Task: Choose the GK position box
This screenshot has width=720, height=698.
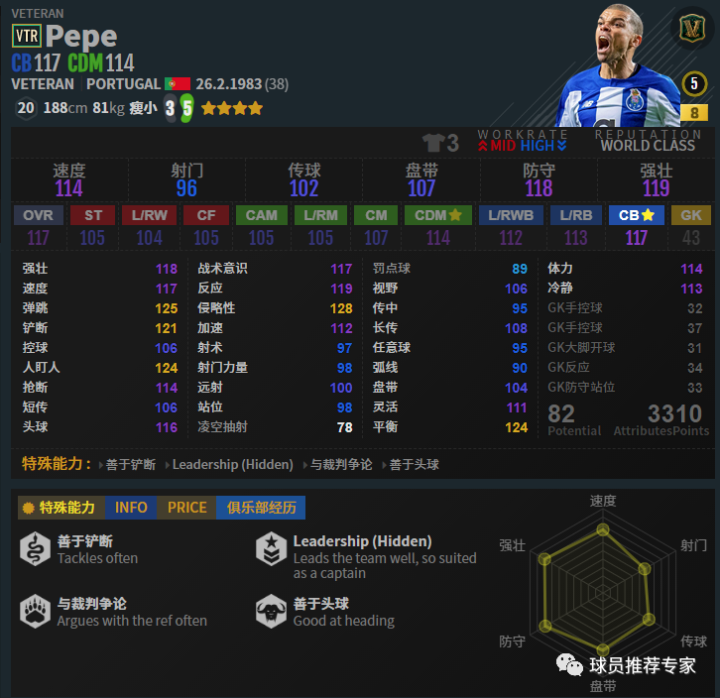Action: pyautogui.click(x=691, y=215)
